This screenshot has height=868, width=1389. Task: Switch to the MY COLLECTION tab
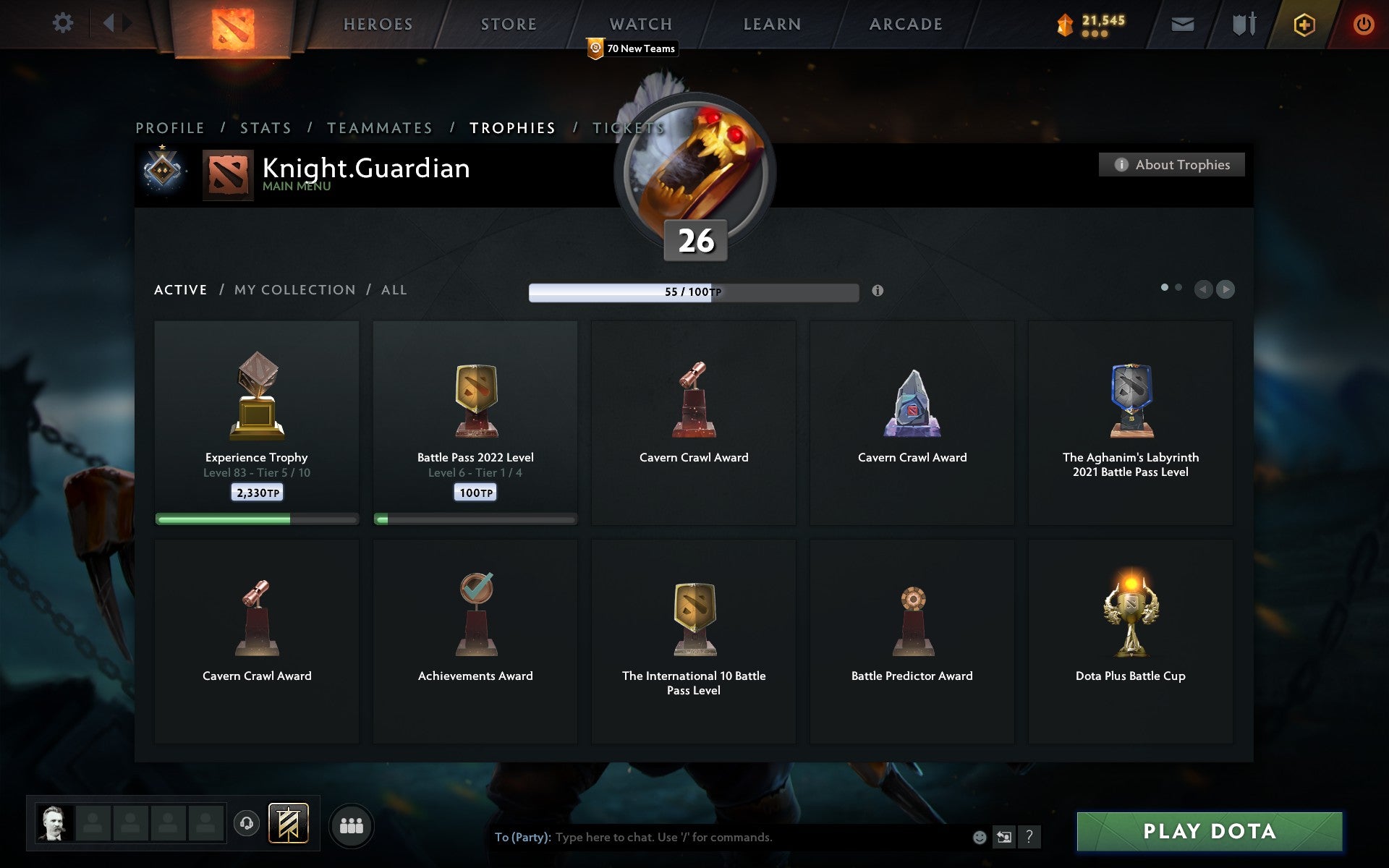(294, 289)
